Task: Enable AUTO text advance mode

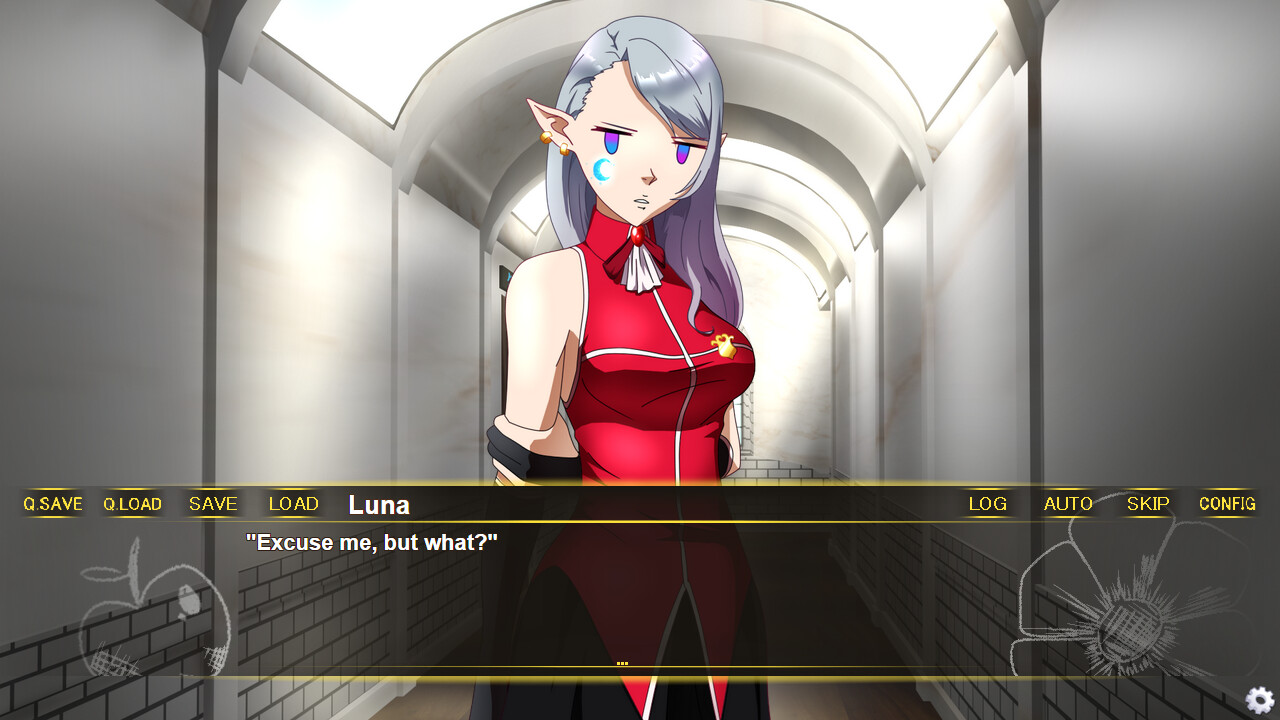Action: [1067, 504]
